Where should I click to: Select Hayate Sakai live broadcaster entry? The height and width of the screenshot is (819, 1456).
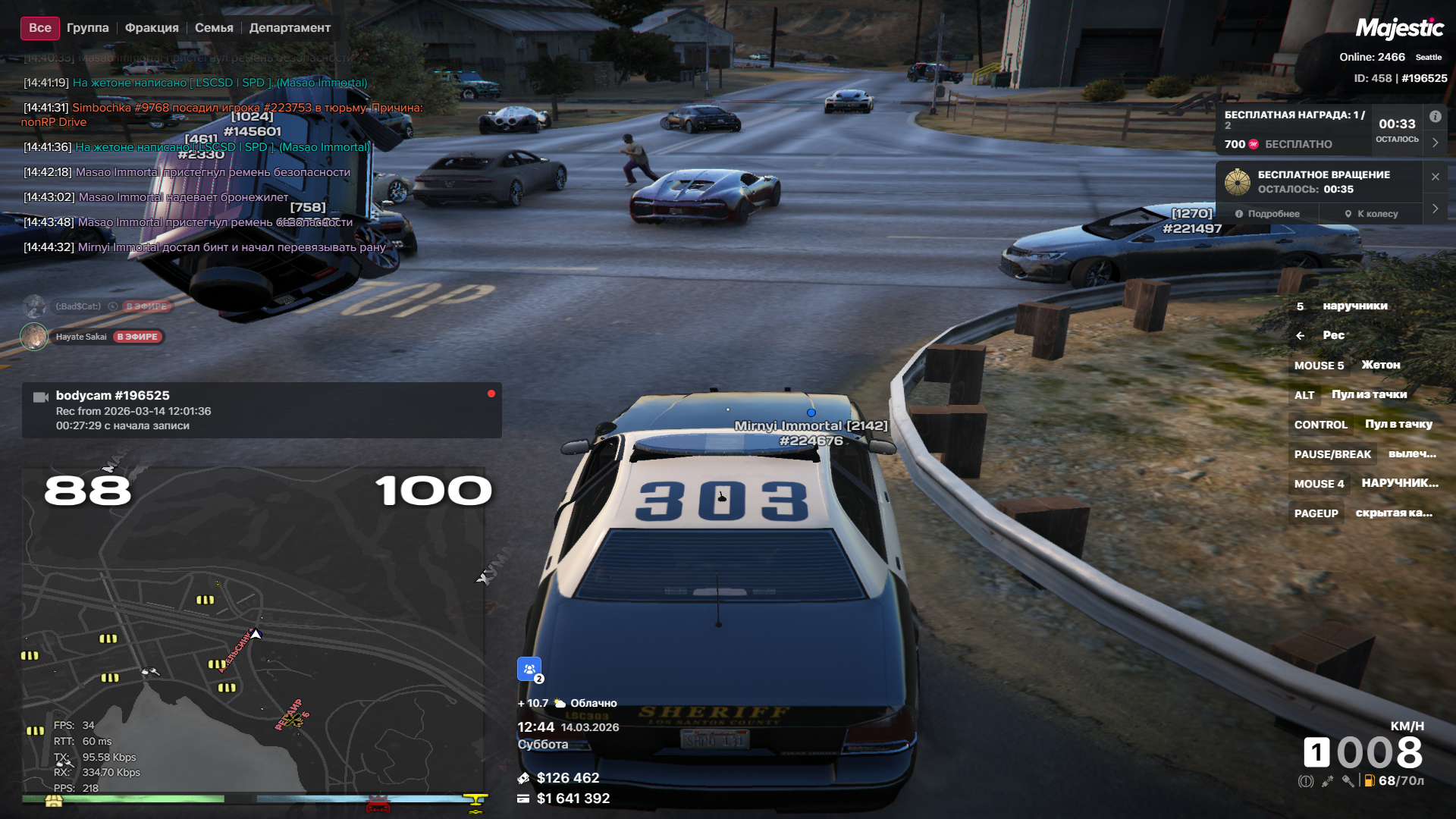pyautogui.click(x=93, y=337)
